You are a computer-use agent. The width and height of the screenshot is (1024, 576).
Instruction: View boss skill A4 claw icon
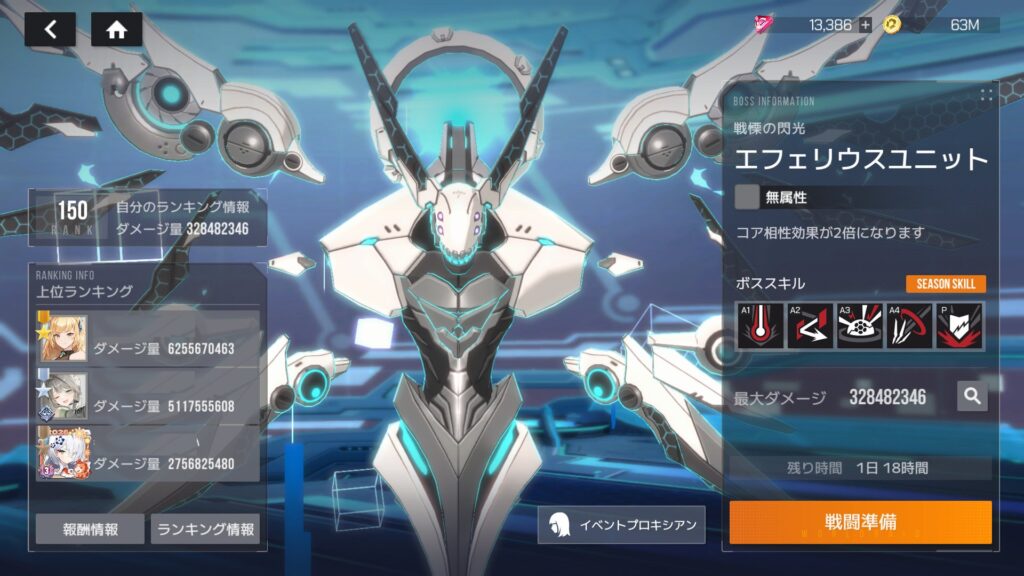point(908,326)
